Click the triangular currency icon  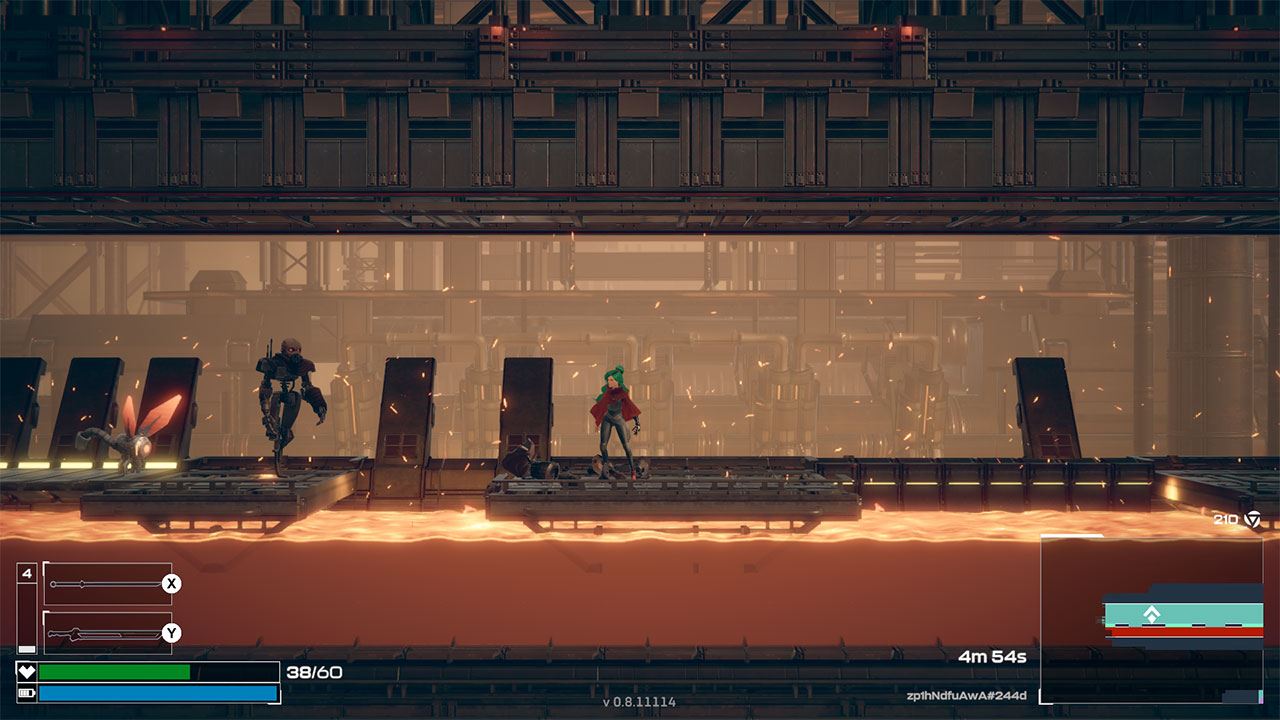[x=1252, y=519]
